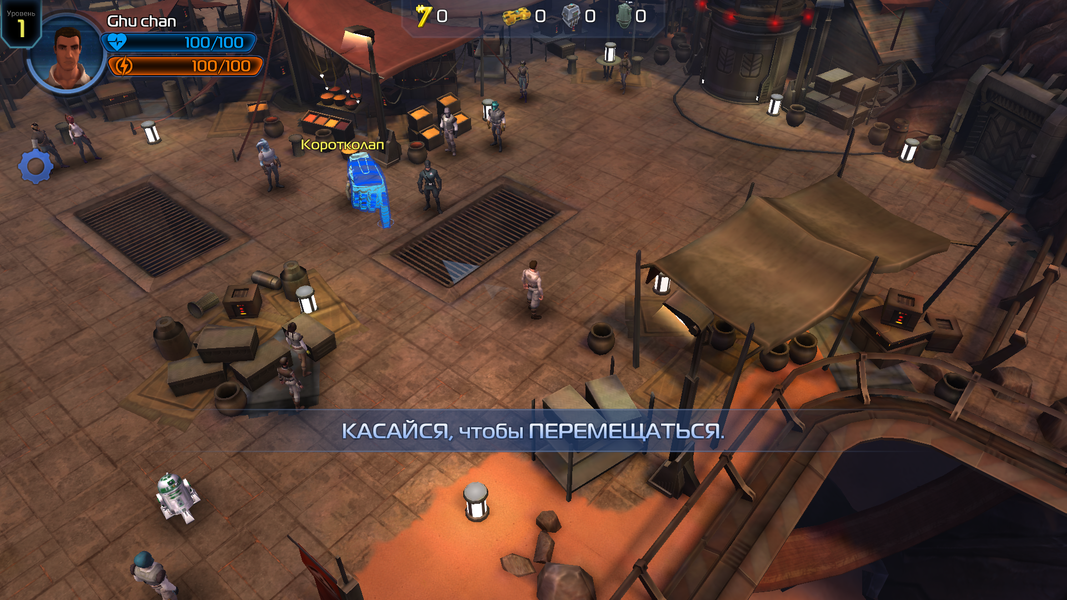Open settings with the blue gear icon
1067x600 pixels.
tap(35, 167)
